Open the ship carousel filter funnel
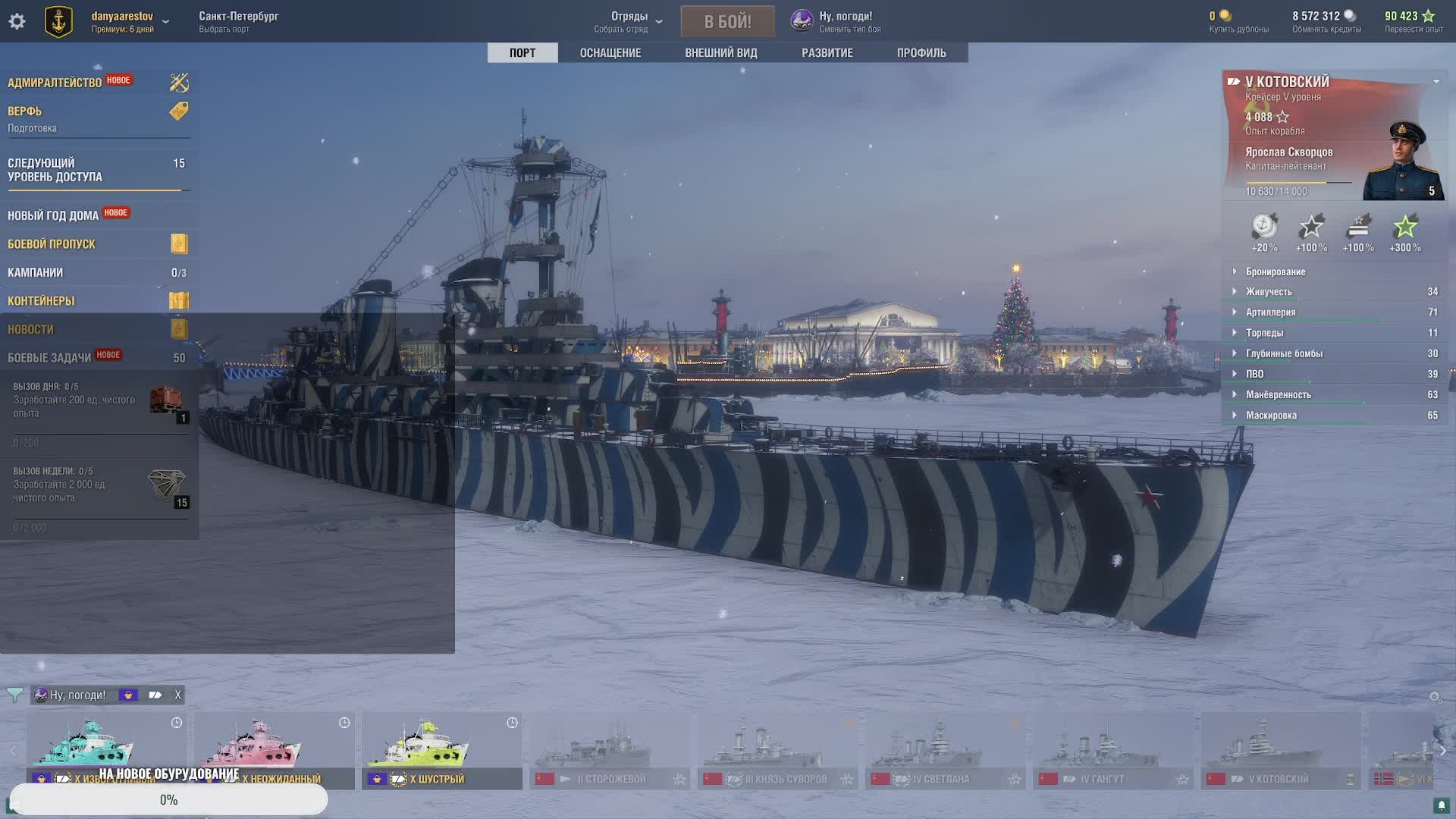Viewport: 1456px width, 819px height. [x=14, y=695]
